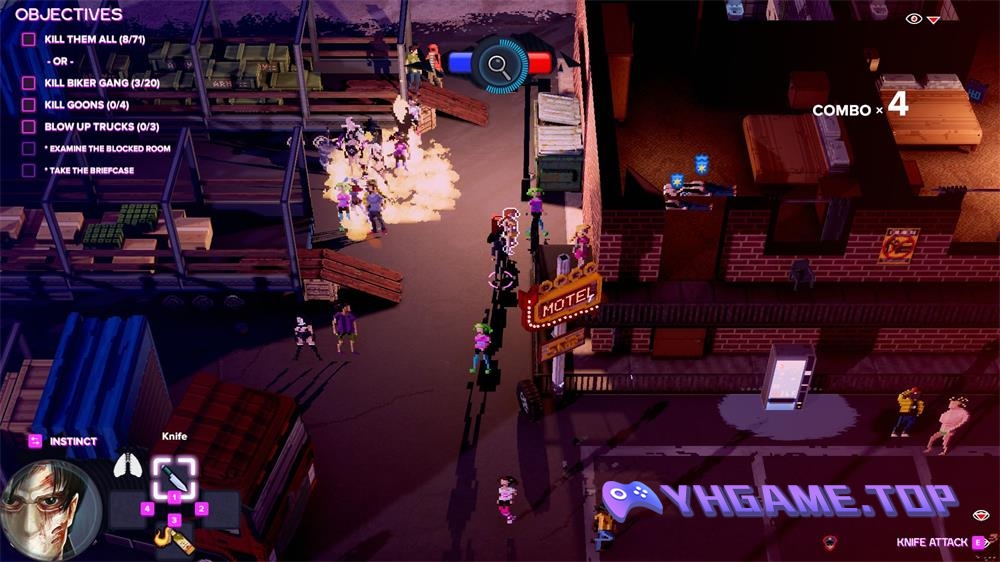Click the eye visibility indicator icon
Image resolution: width=1000 pixels, height=562 pixels.
pos(913,19)
